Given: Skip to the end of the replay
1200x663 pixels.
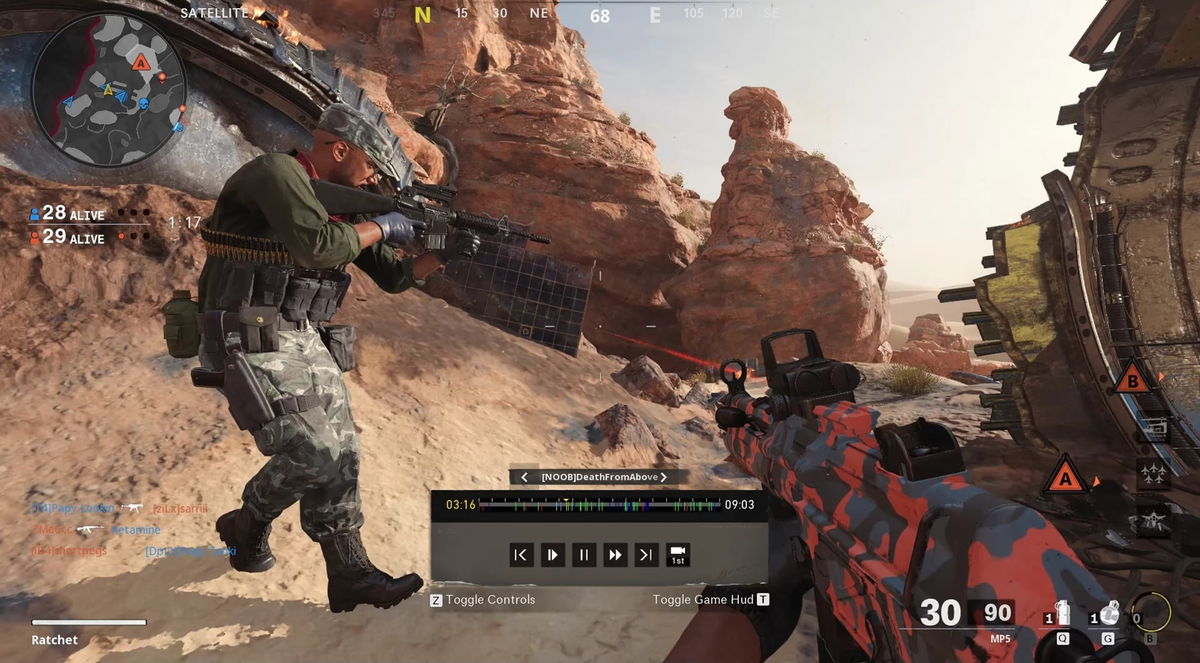Looking at the screenshot, I should (x=647, y=555).
